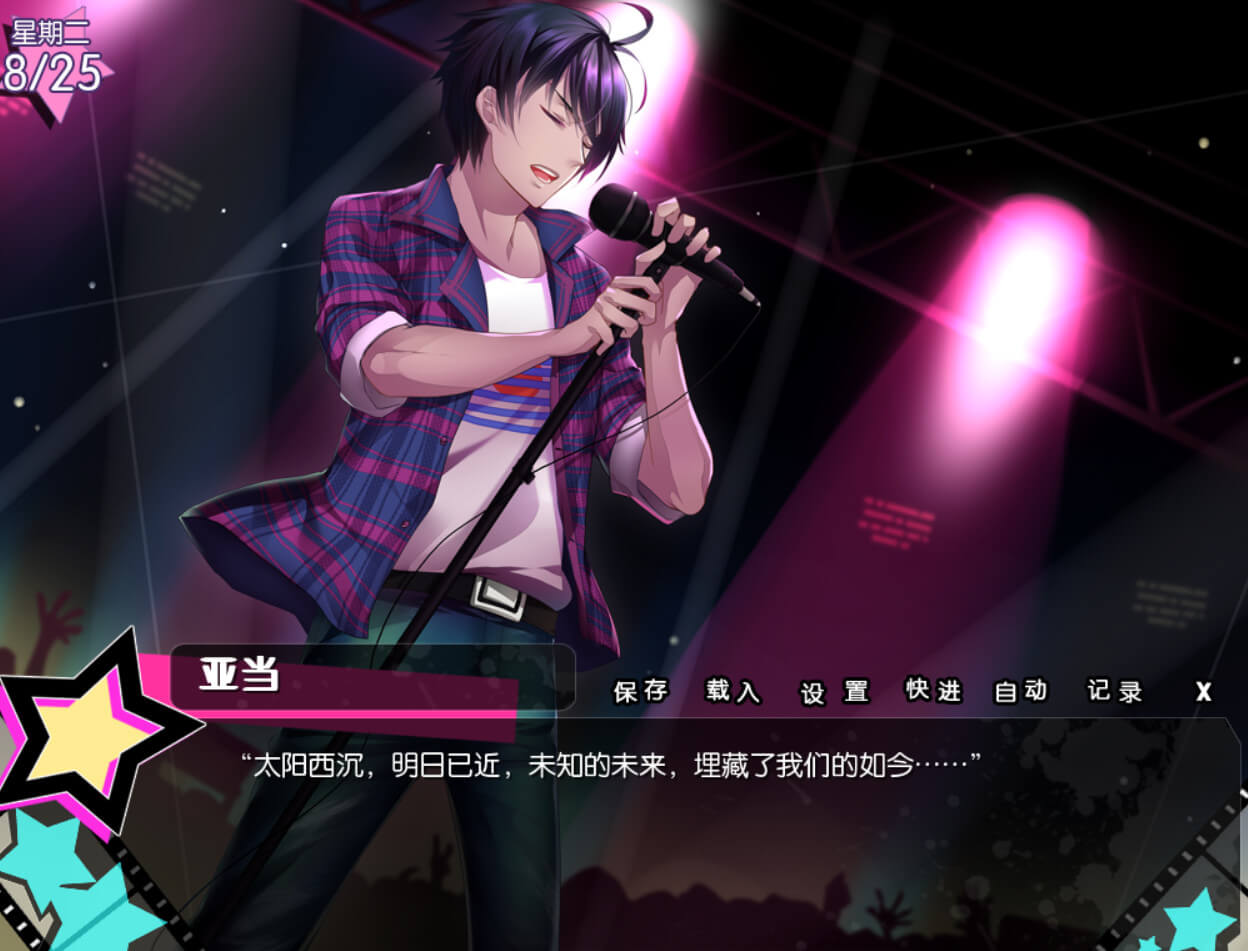This screenshot has width=1248, height=951.
Task: Toggle 自动 auto-play mode
Action: [1021, 690]
